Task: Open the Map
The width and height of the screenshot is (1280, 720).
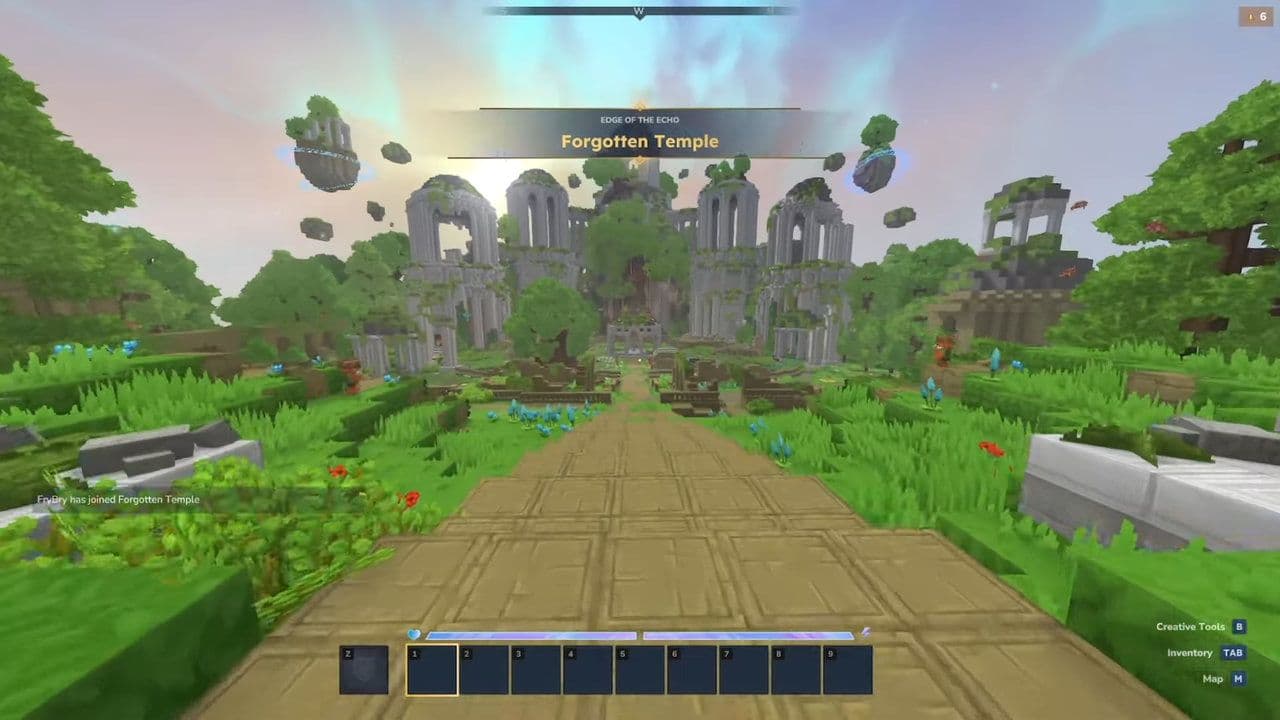Action: pos(1213,678)
